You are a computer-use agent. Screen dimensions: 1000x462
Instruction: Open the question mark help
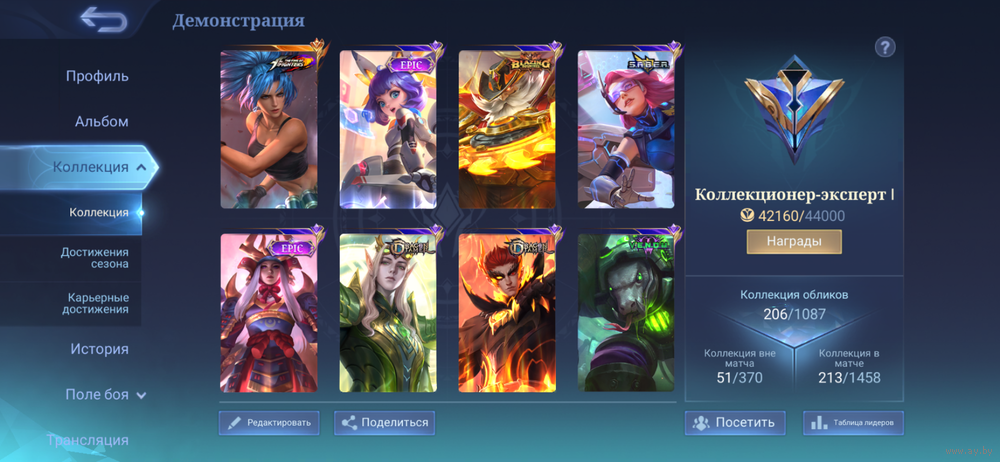click(x=885, y=47)
